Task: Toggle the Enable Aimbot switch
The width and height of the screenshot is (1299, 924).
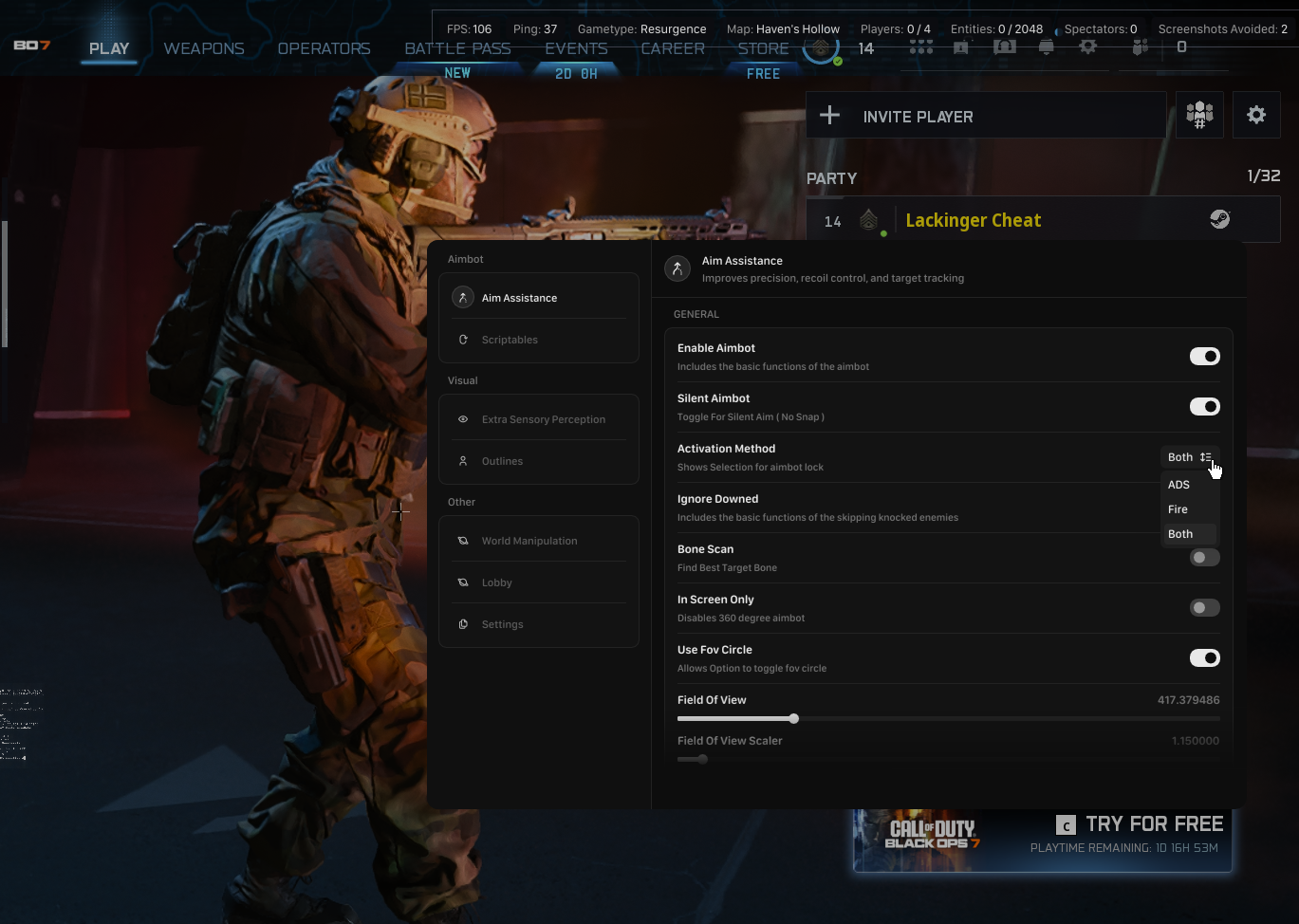Action: 1204,357
